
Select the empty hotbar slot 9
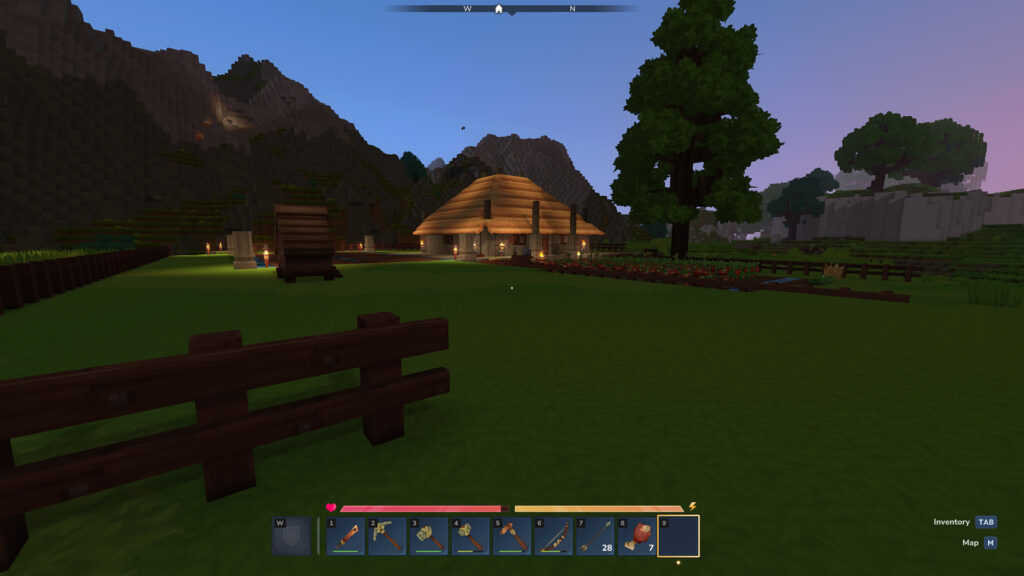click(678, 536)
